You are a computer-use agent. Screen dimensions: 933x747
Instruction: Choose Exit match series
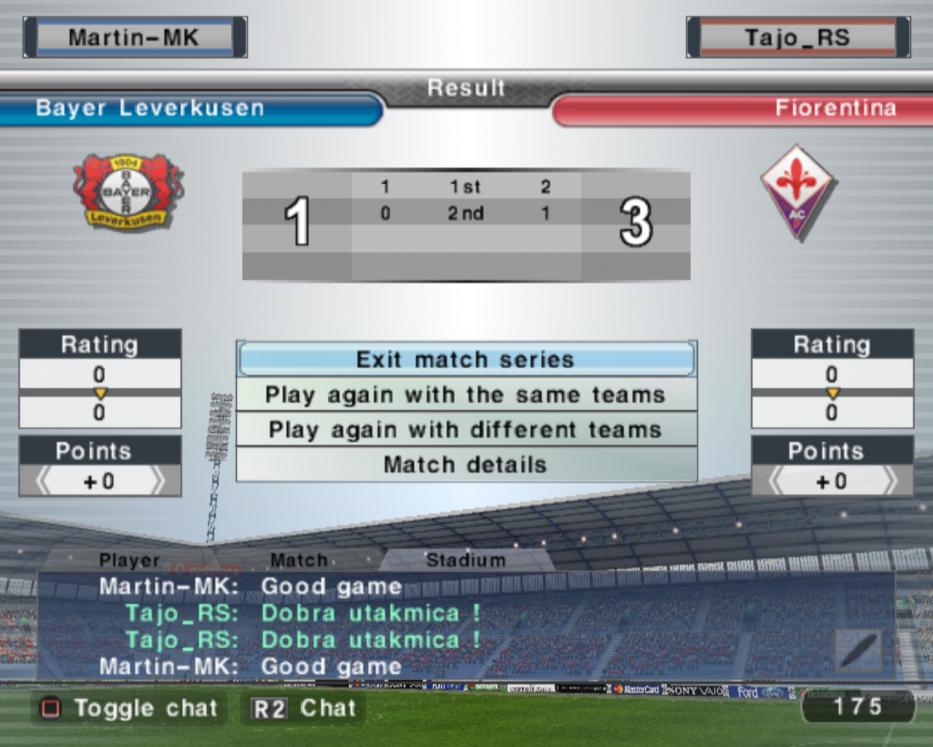tap(466, 360)
